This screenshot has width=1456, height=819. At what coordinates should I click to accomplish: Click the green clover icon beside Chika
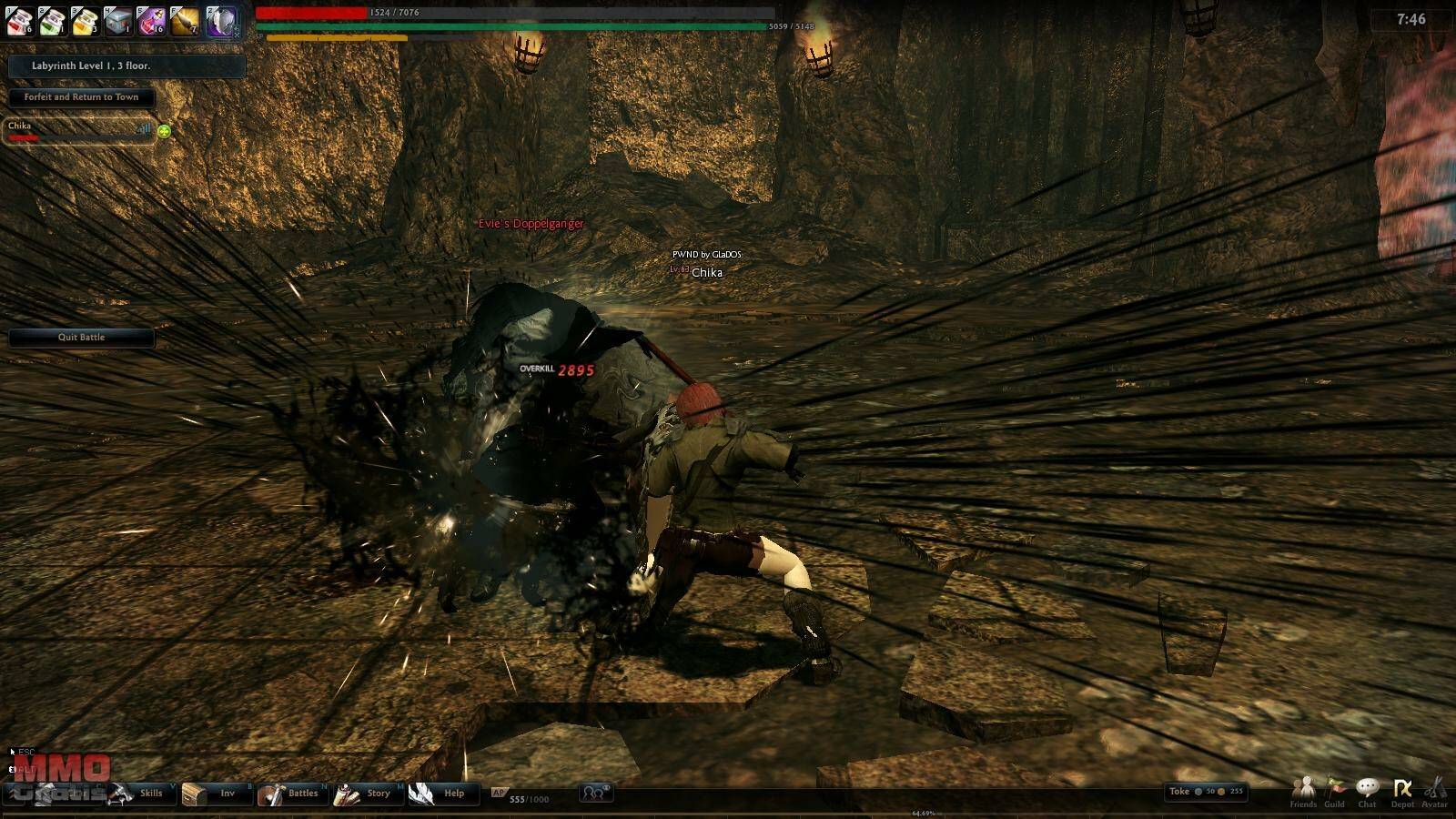pyautogui.click(x=164, y=131)
